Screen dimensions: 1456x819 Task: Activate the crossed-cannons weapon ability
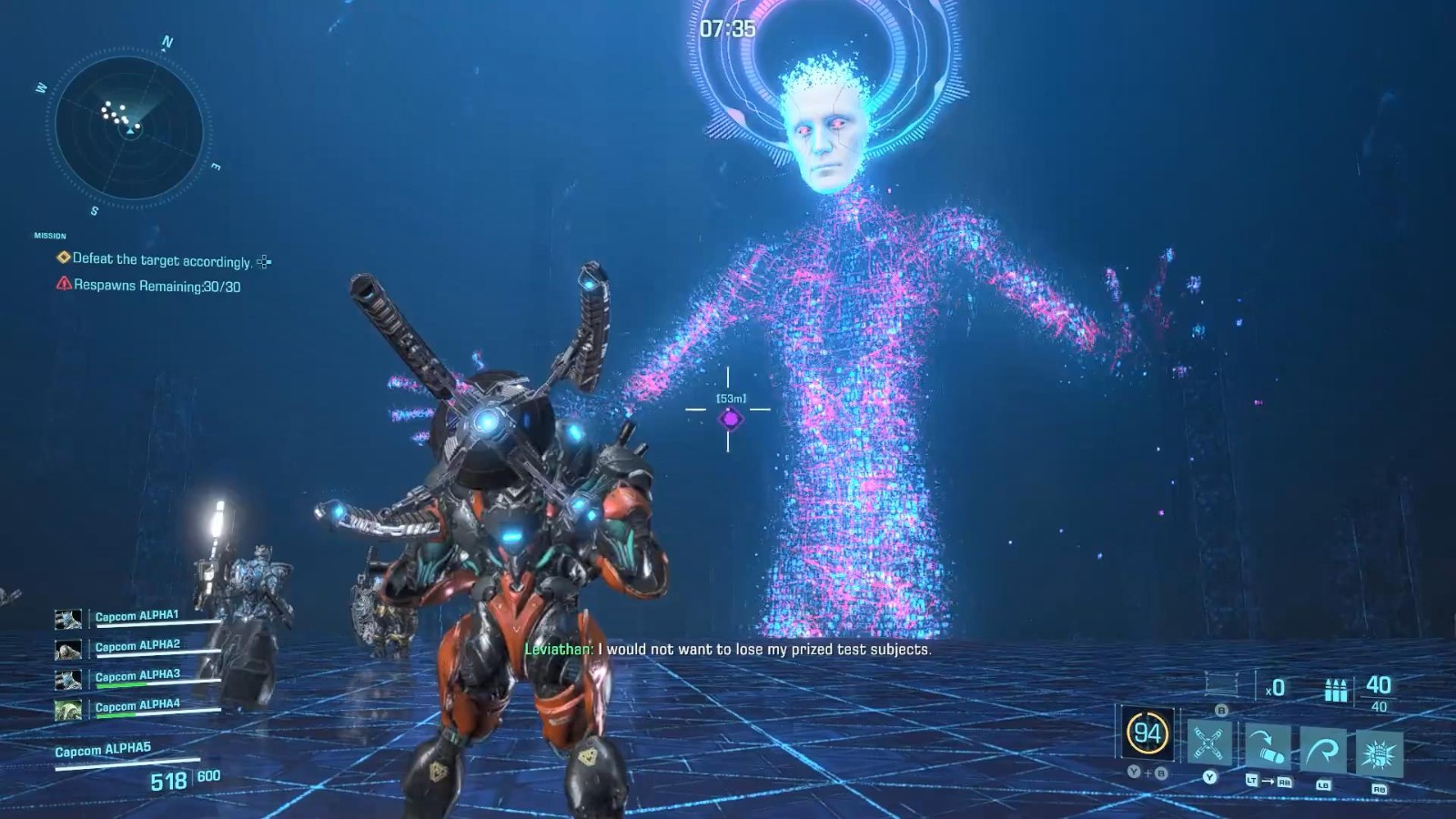point(1209,744)
